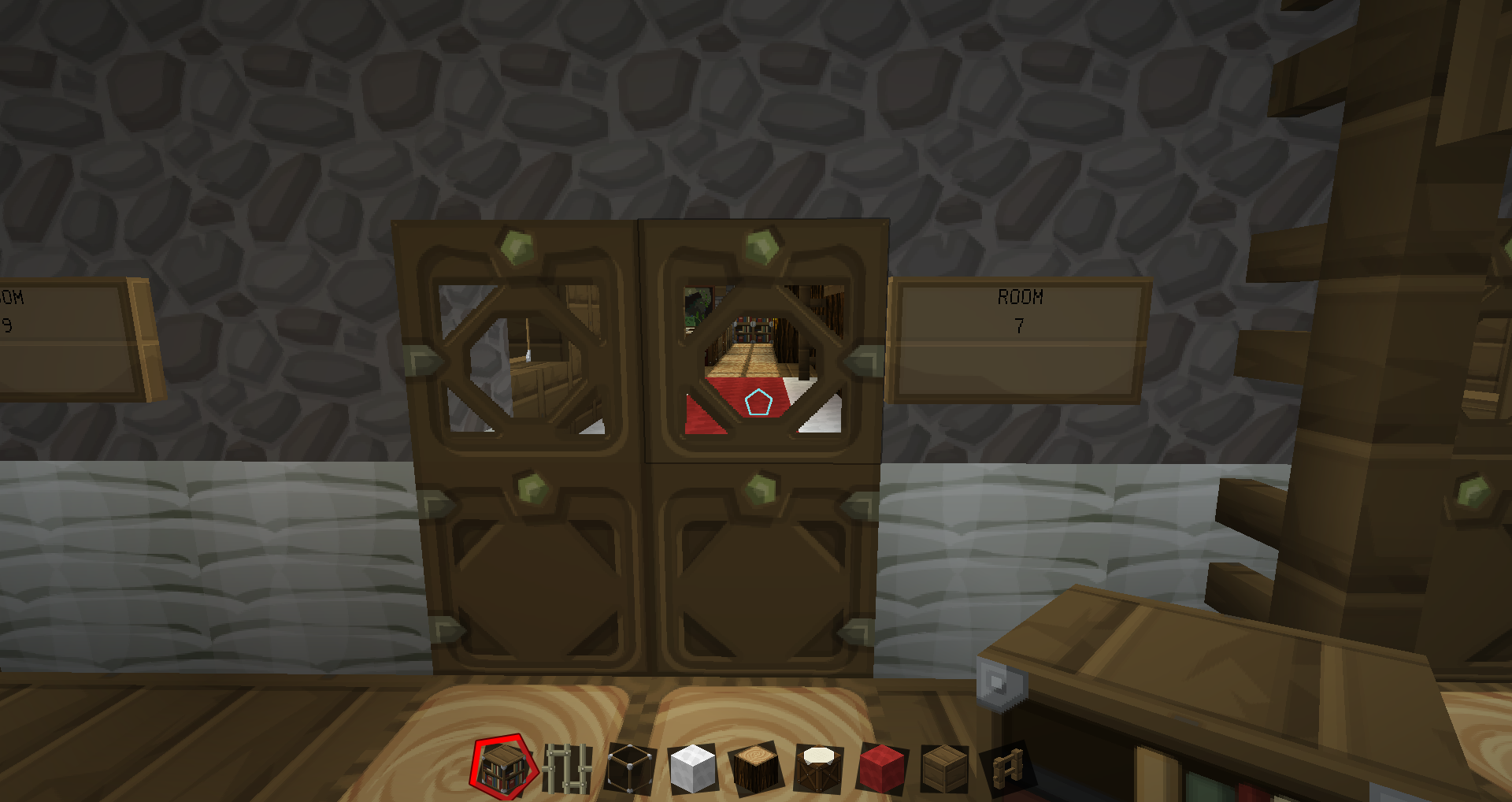Select the red wool block slot

(882, 768)
